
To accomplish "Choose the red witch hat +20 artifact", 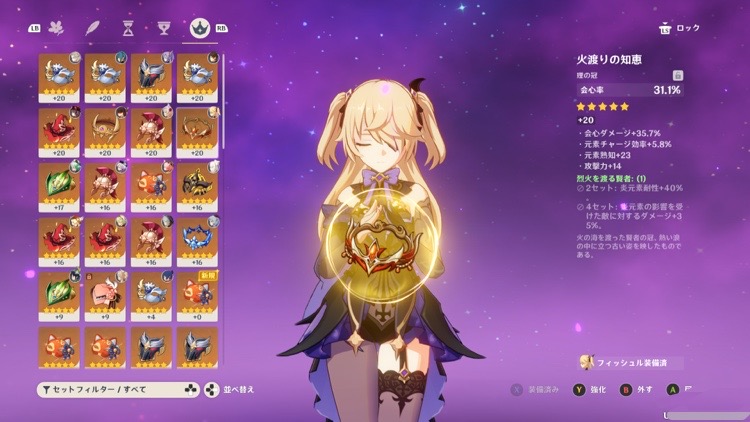I will (x=59, y=131).
